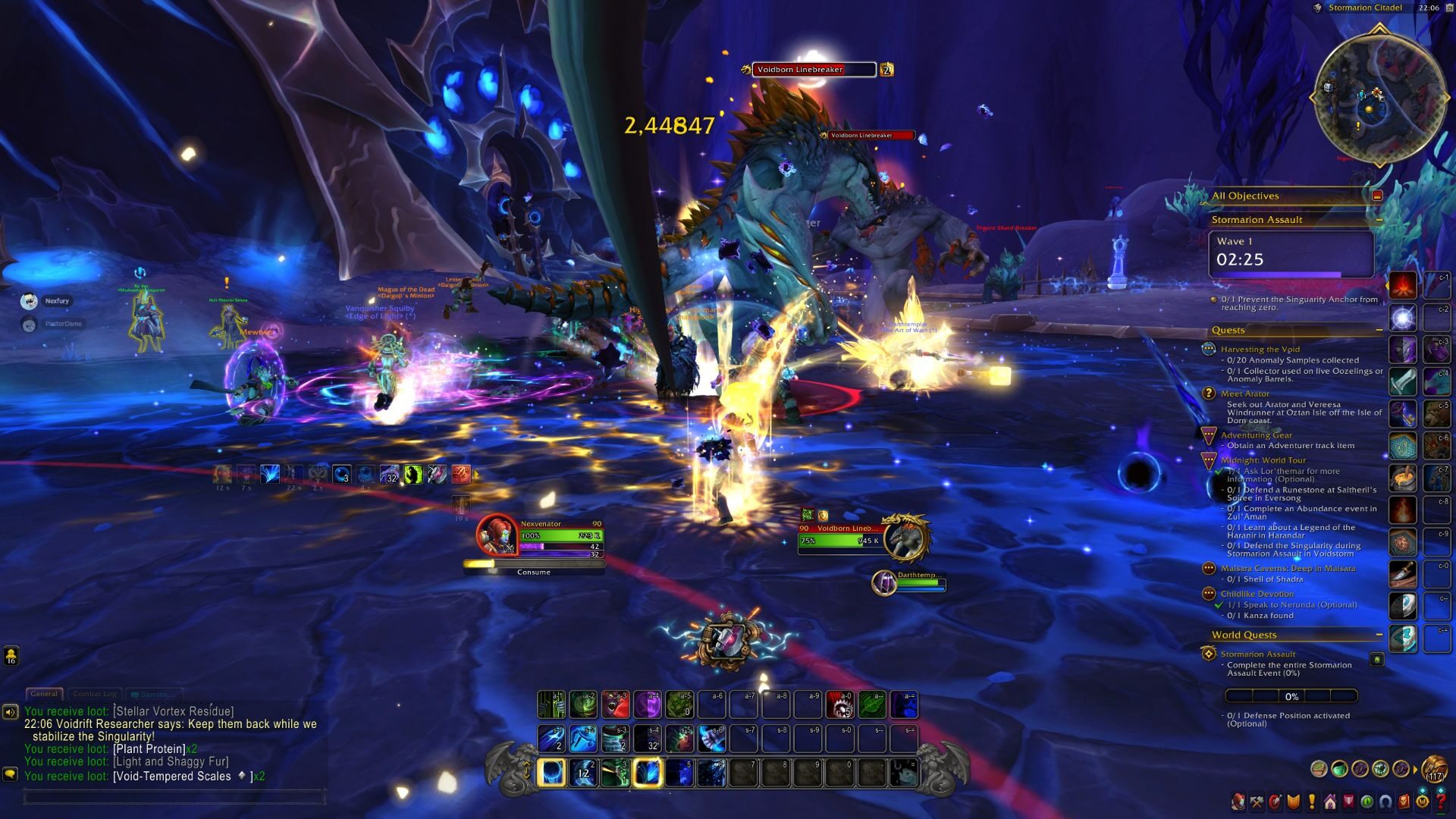Image resolution: width=1456 pixels, height=819 pixels.
Task: Open the in-game Shop (WoW token icon)
Action: [x=1423, y=802]
